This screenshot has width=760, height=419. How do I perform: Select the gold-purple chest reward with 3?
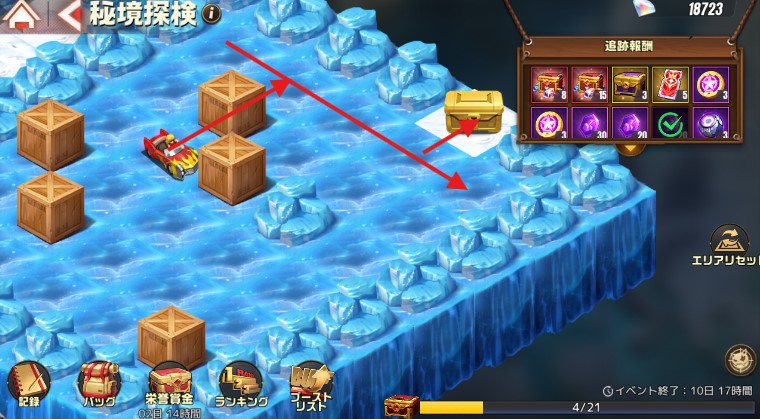(629, 84)
